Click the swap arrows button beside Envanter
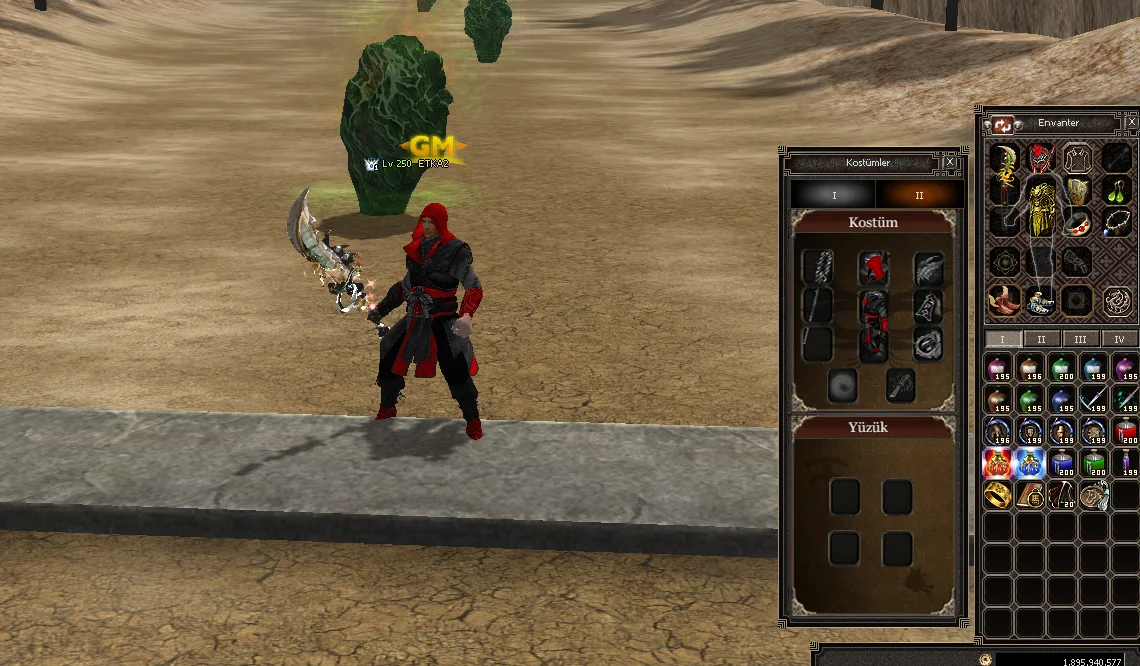The height and width of the screenshot is (666, 1140). tap(1003, 125)
